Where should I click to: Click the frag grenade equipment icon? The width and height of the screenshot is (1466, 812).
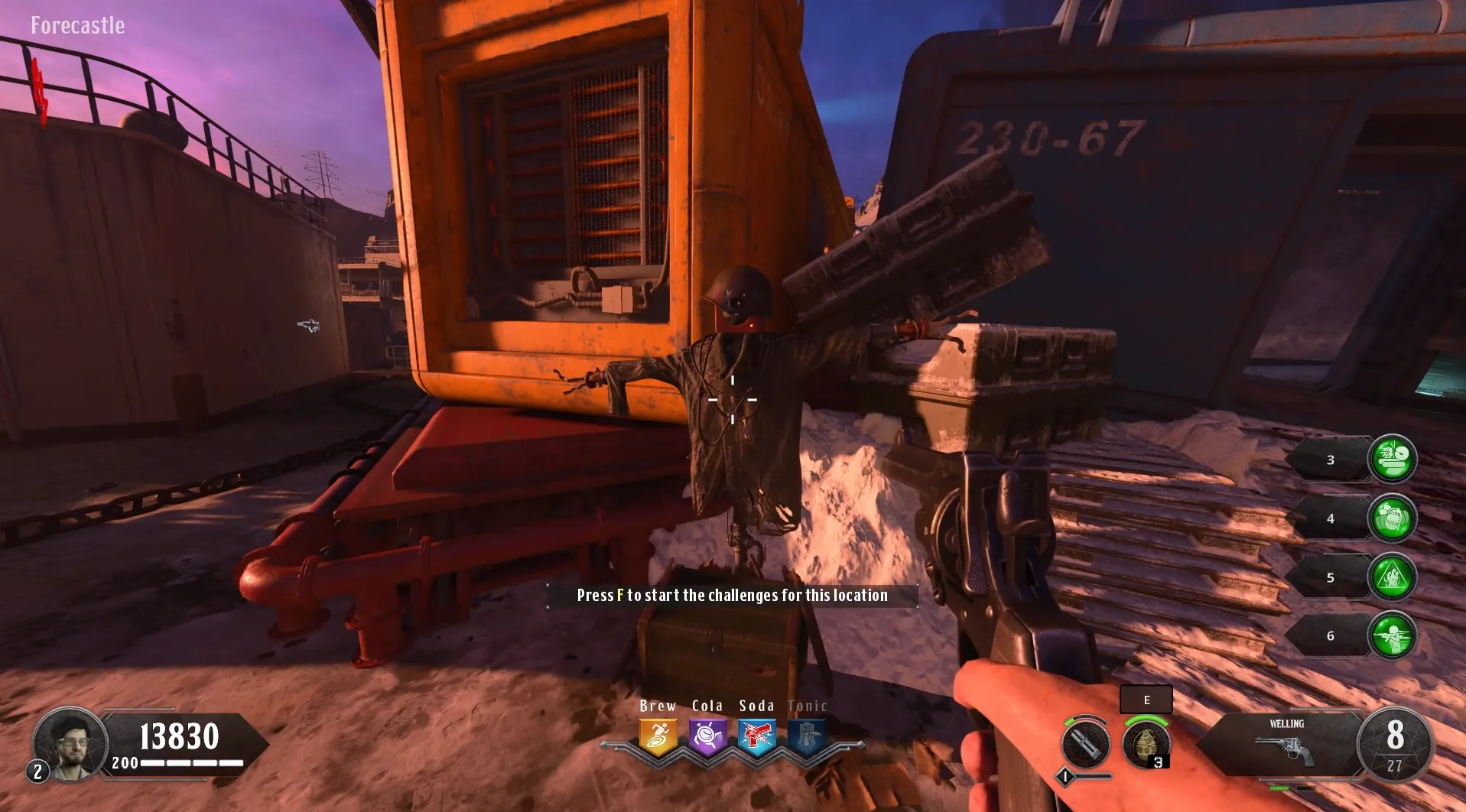(1145, 744)
